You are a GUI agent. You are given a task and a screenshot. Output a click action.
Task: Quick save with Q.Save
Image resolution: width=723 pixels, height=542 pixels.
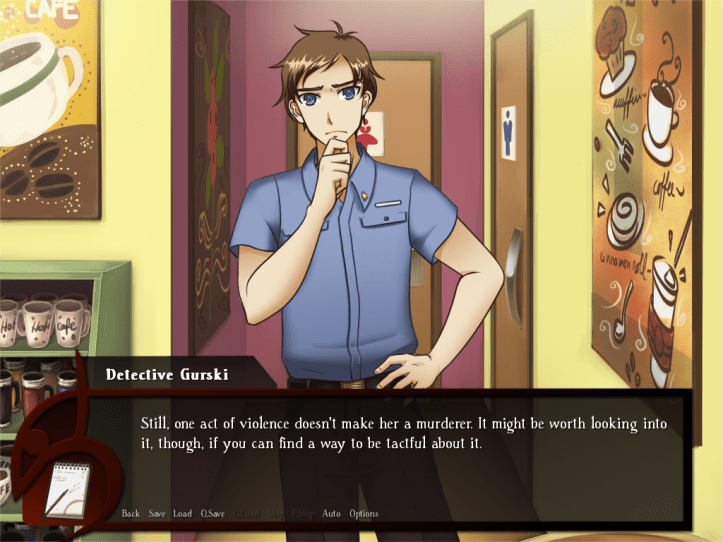click(x=212, y=514)
